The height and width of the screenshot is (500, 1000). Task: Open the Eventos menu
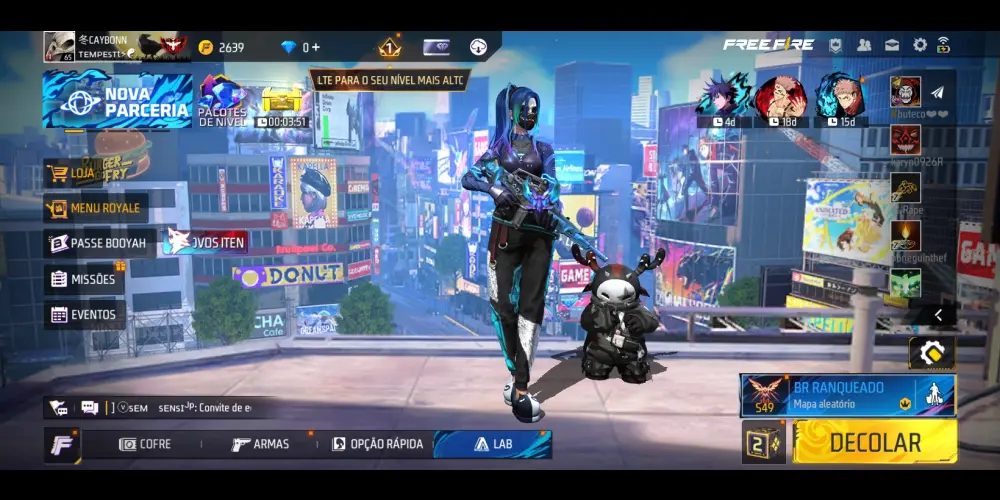tap(84, 314)
